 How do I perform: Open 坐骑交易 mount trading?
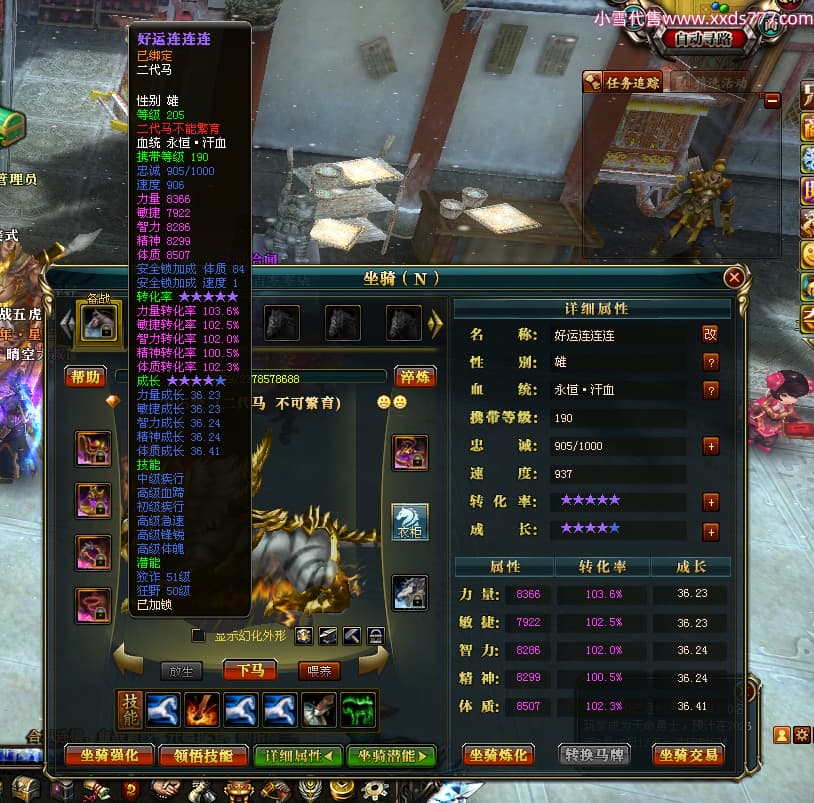pos(688,755)
